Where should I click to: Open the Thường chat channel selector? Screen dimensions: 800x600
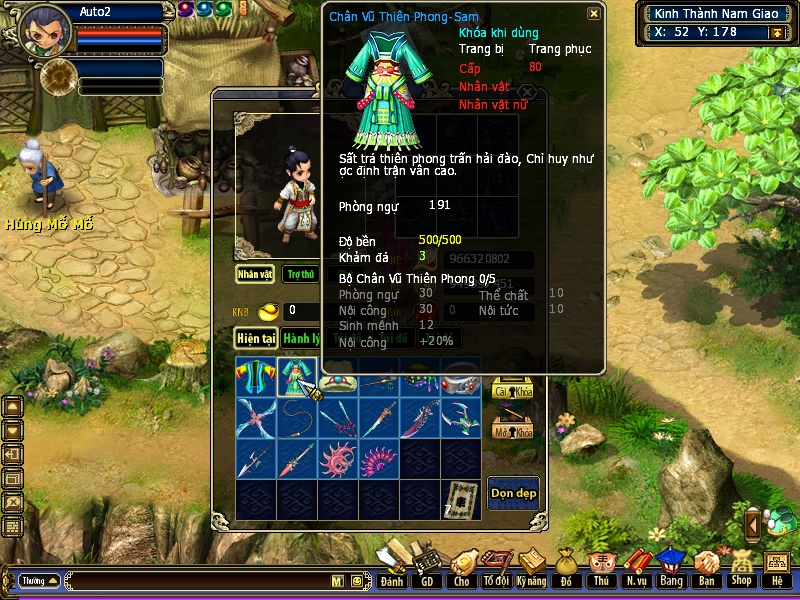[39, 580]
